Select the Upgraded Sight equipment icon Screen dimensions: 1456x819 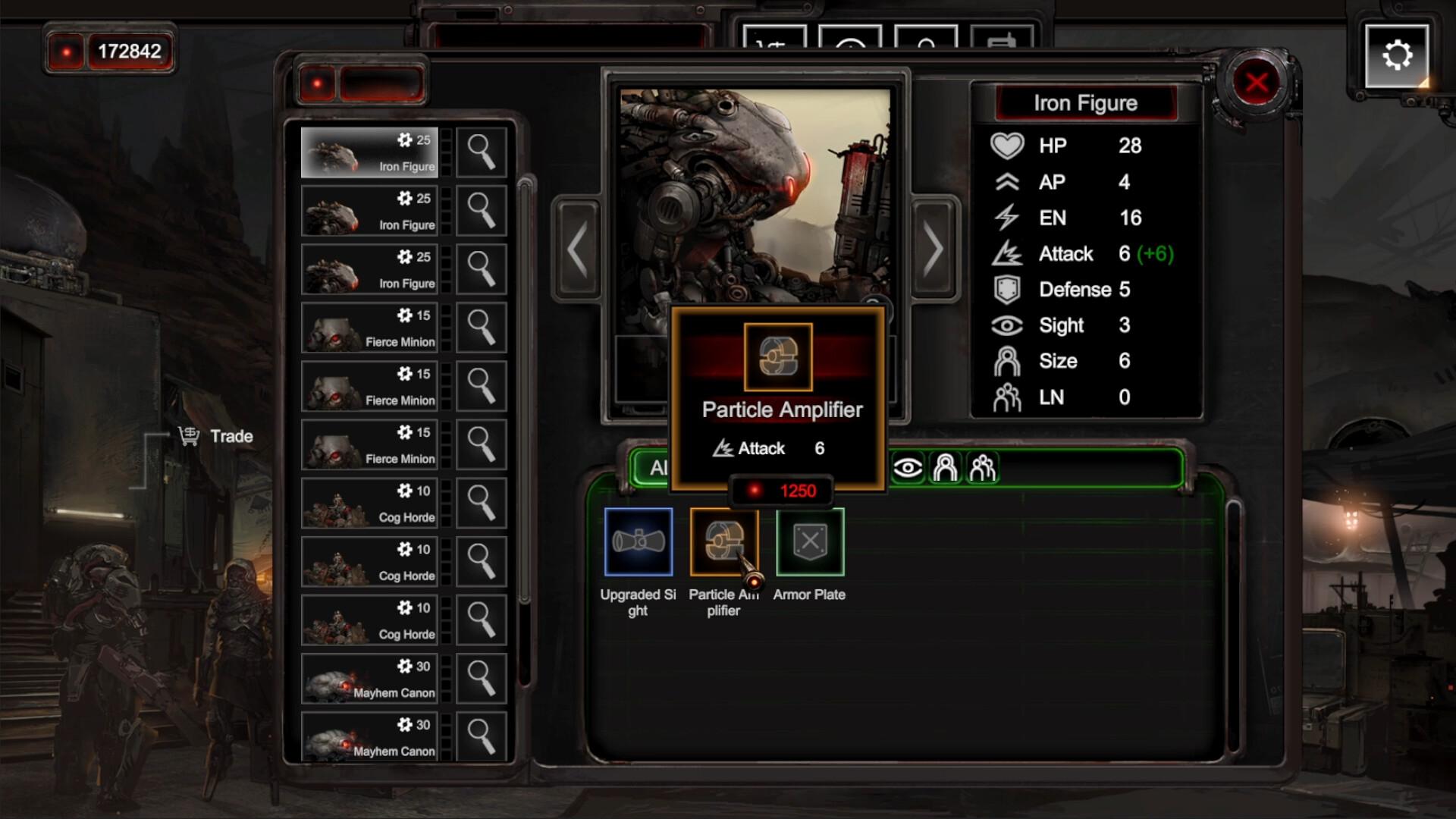[x=638, y=542]
